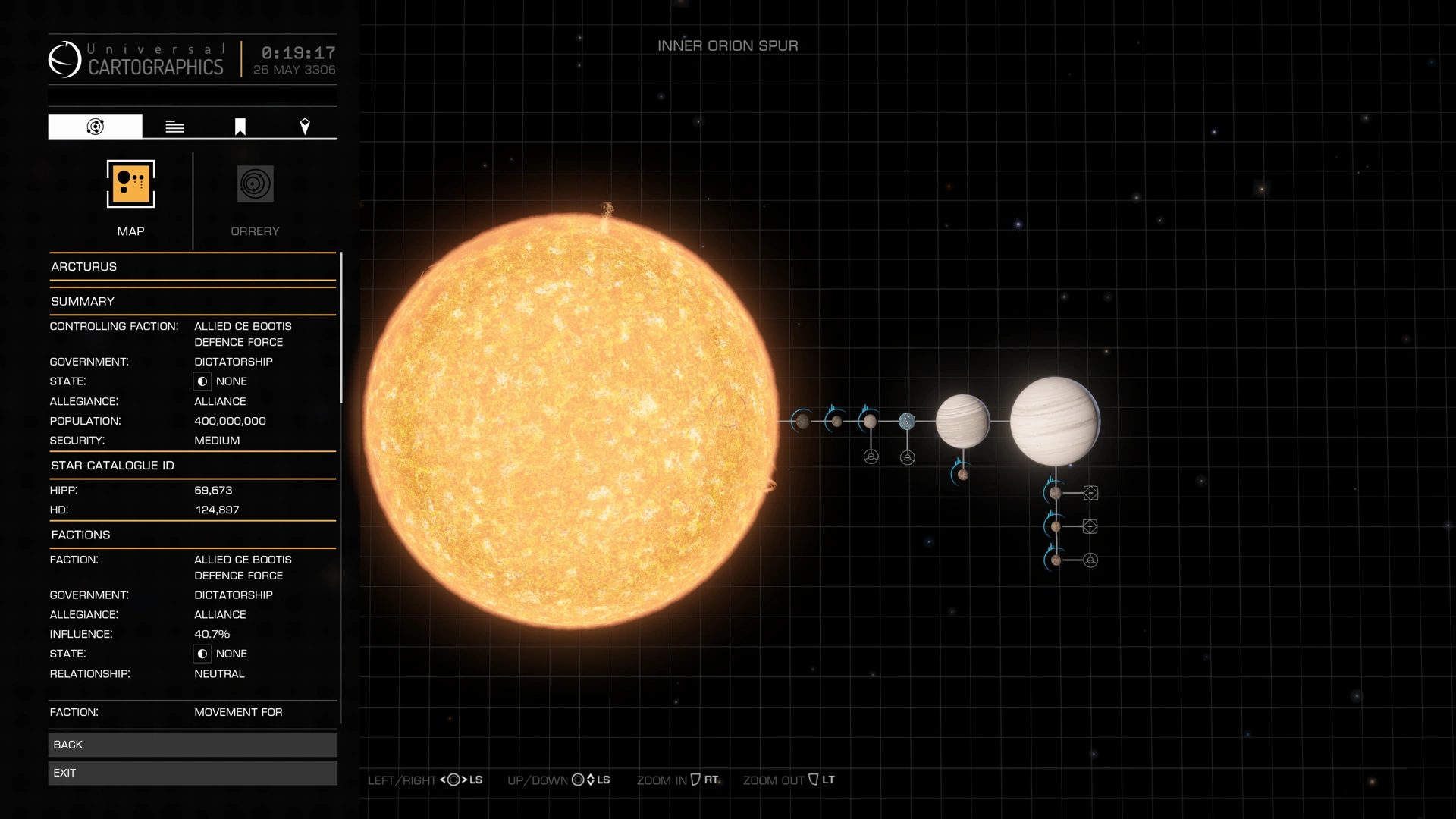The height and width of the screenshot is (819, 1456).
Task: Switch to the system info list tab
Action: 174,126
